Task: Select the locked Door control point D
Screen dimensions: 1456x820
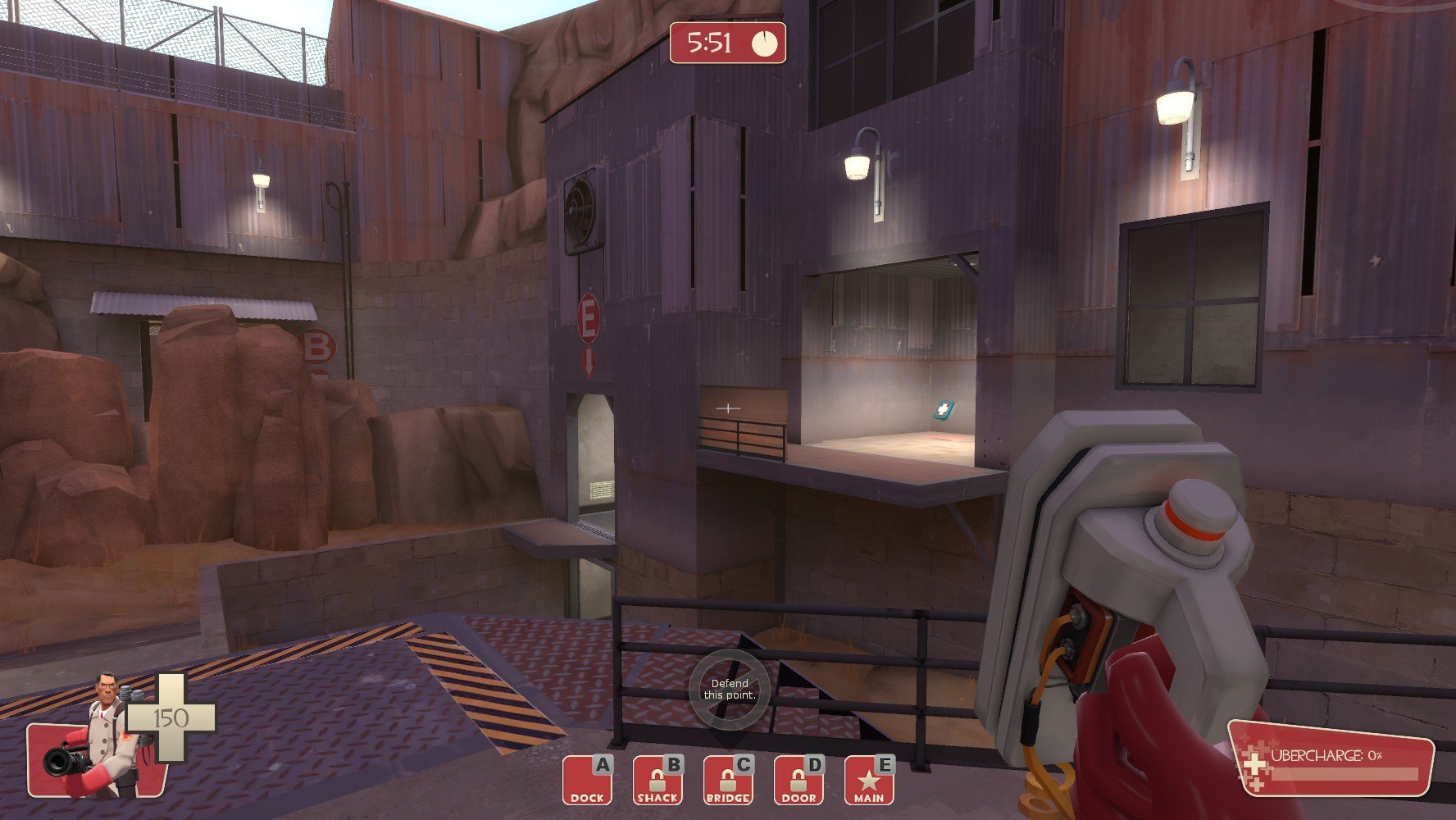Action: point(799,780)
